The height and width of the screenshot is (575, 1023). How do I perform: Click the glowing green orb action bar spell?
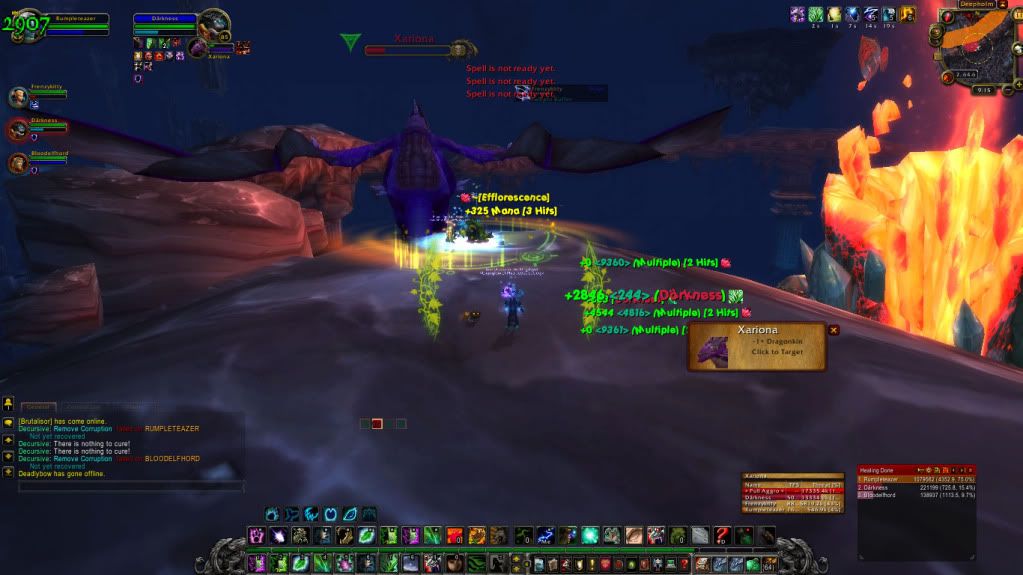click(590, 536)
